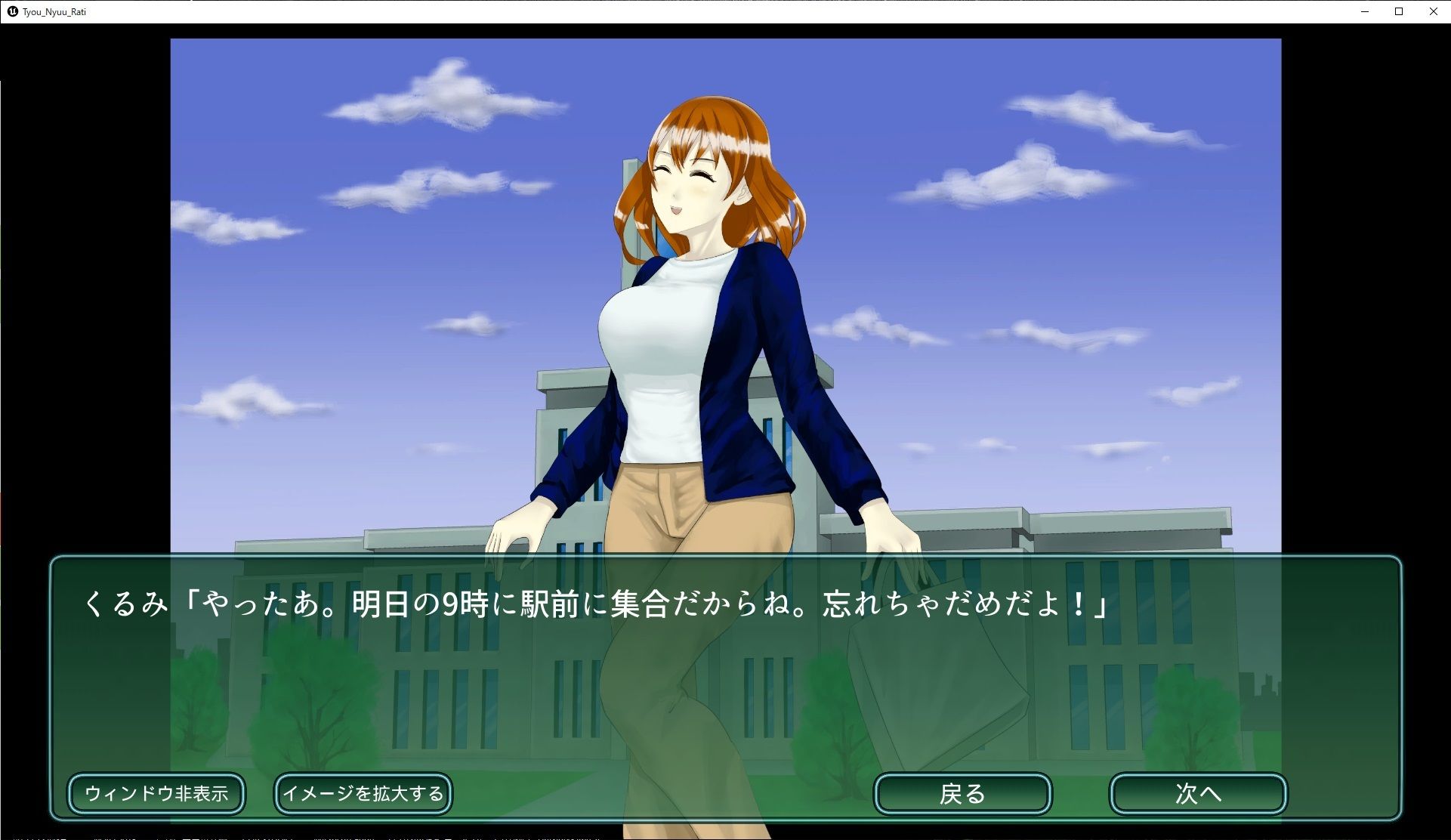Maximize the game window
1451x840 pixels.
[1398, 11]
